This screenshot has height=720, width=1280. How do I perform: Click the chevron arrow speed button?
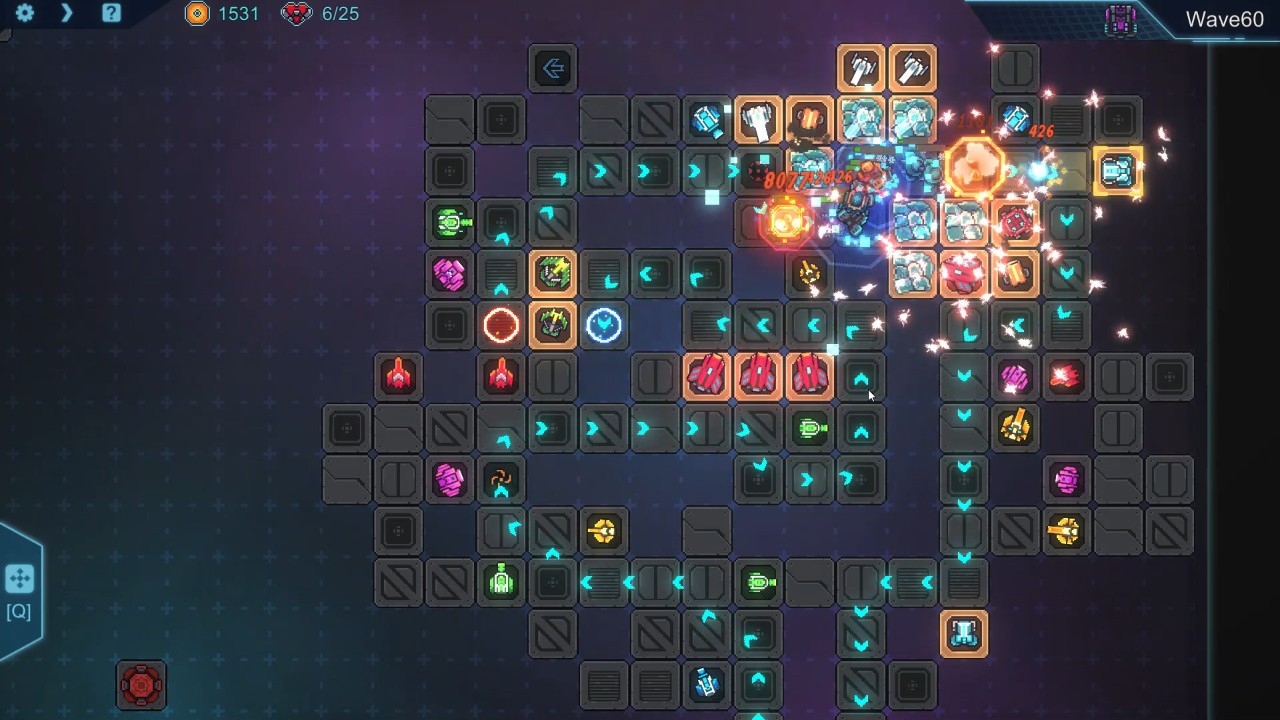coord(67,13)
